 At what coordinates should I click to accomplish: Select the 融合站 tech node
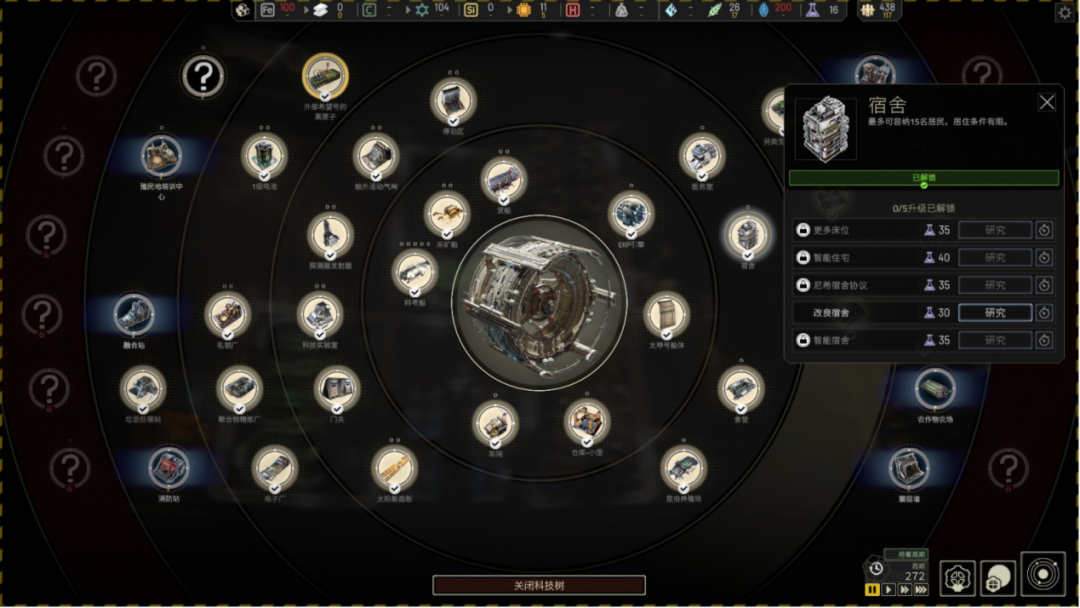pos(134,314)
